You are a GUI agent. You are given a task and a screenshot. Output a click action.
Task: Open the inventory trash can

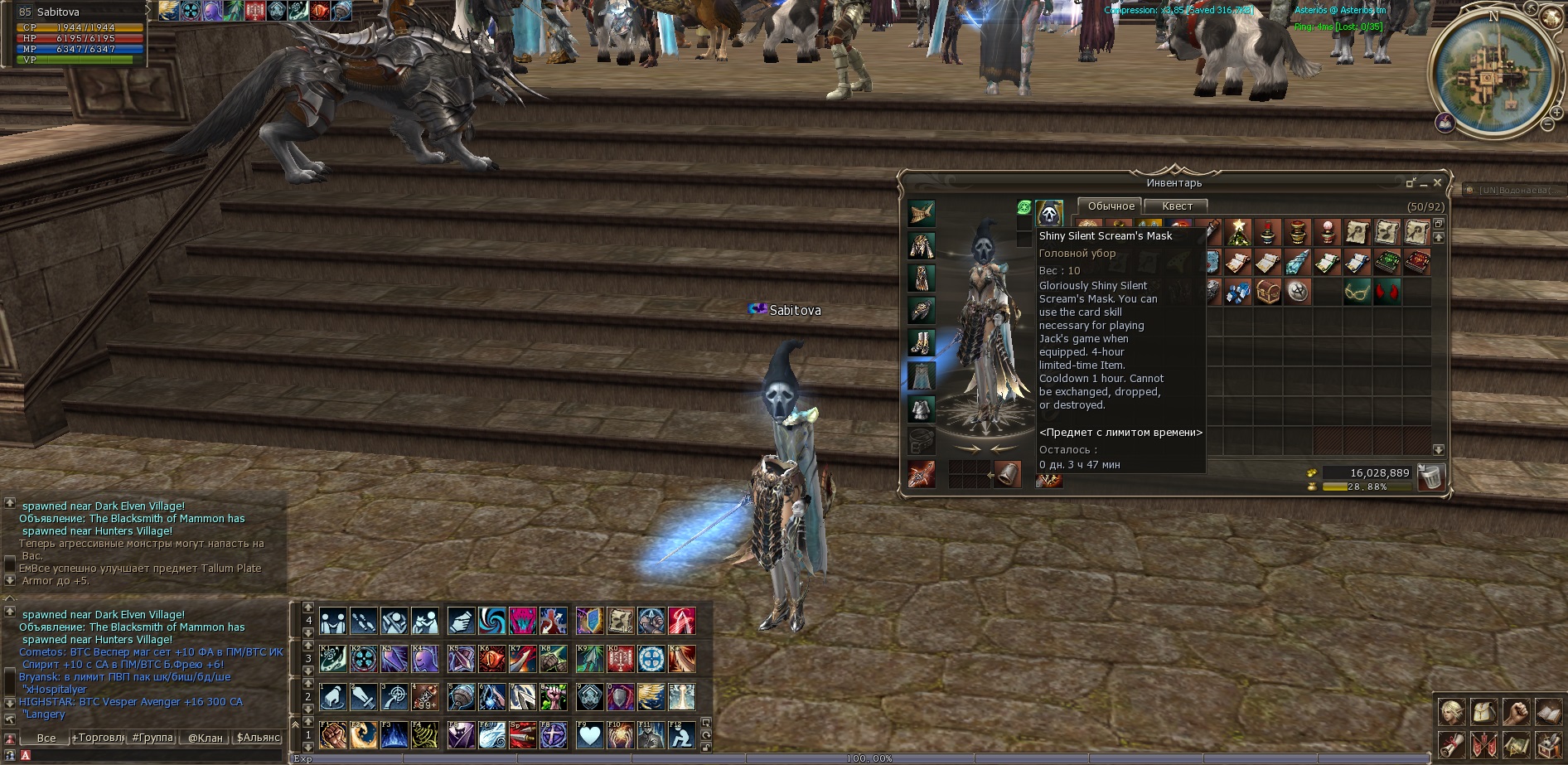[1431, 477]
